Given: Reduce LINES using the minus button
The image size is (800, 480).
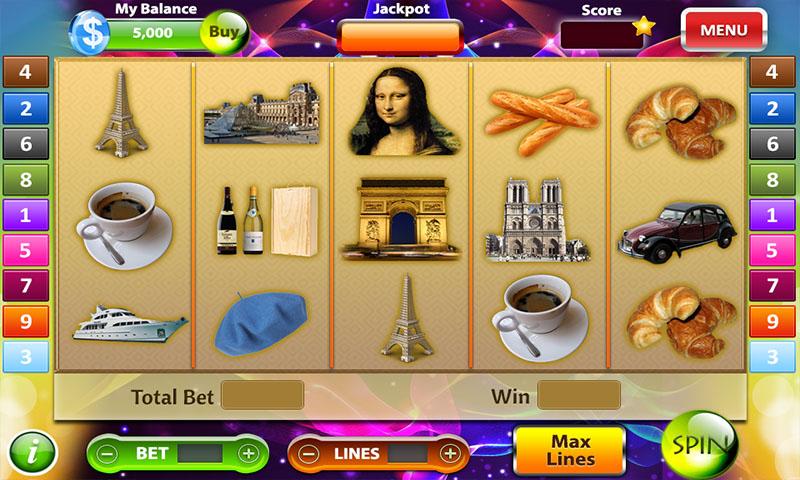Looking at the screenshot, I should 310,454.
